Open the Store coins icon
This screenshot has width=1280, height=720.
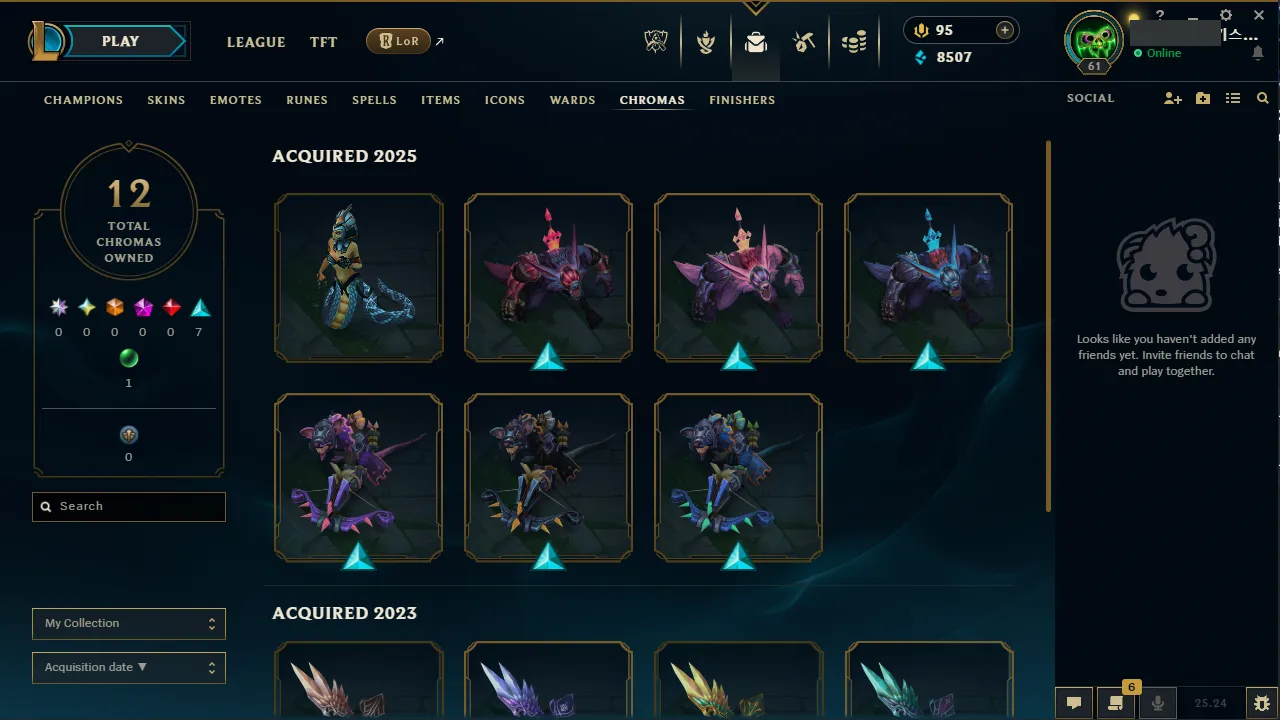click(x=855, y=41)
